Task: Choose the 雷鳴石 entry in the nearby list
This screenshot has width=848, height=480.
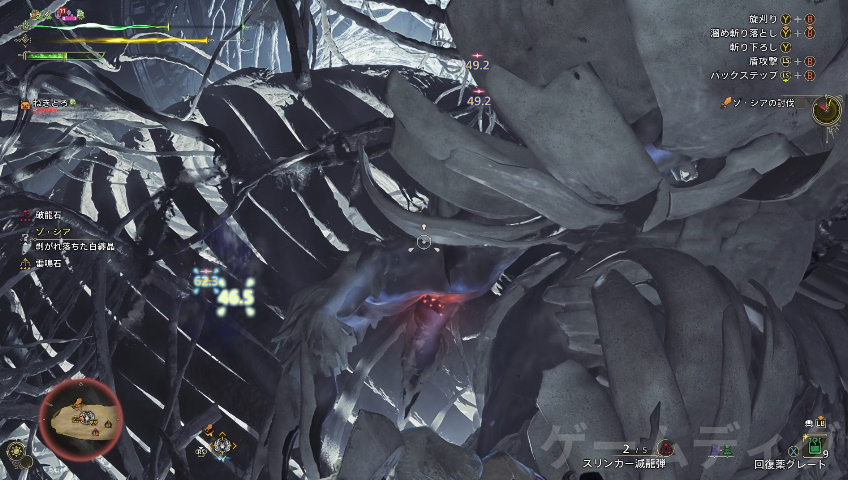Action: pyautogui.click(x=47, y=263)
